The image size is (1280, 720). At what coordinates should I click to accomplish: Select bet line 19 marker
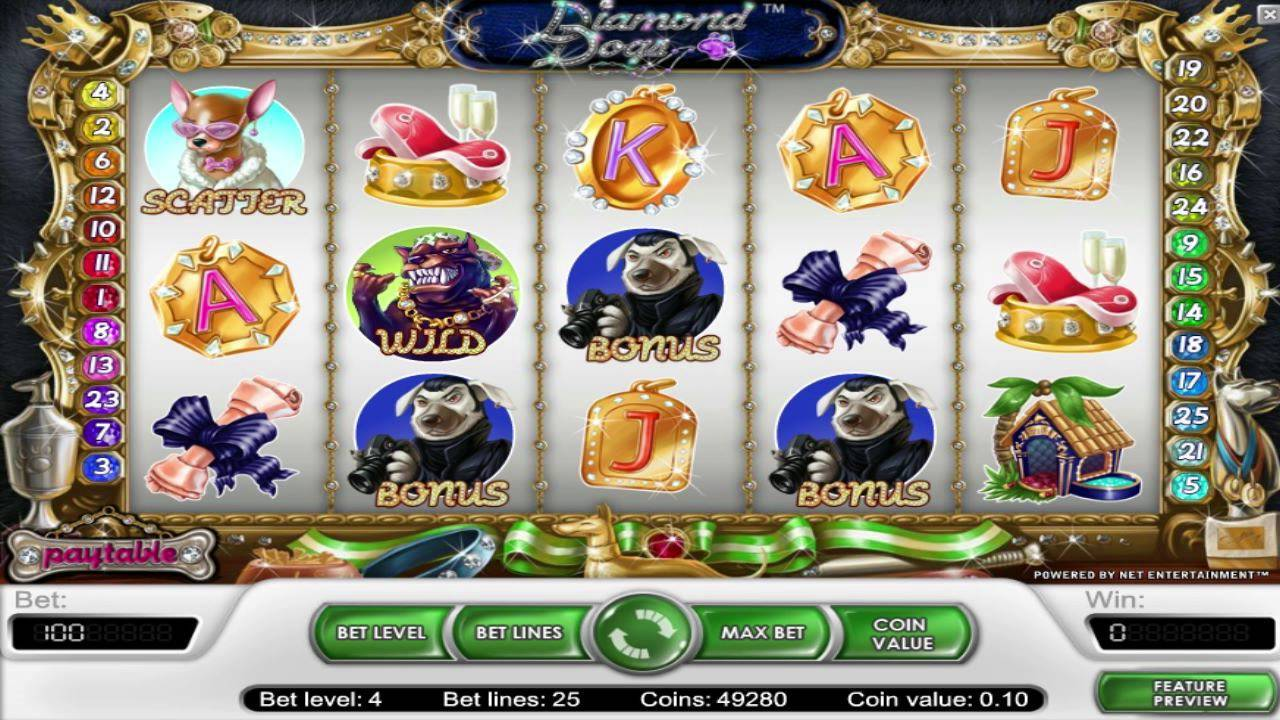coord(1190,69)
